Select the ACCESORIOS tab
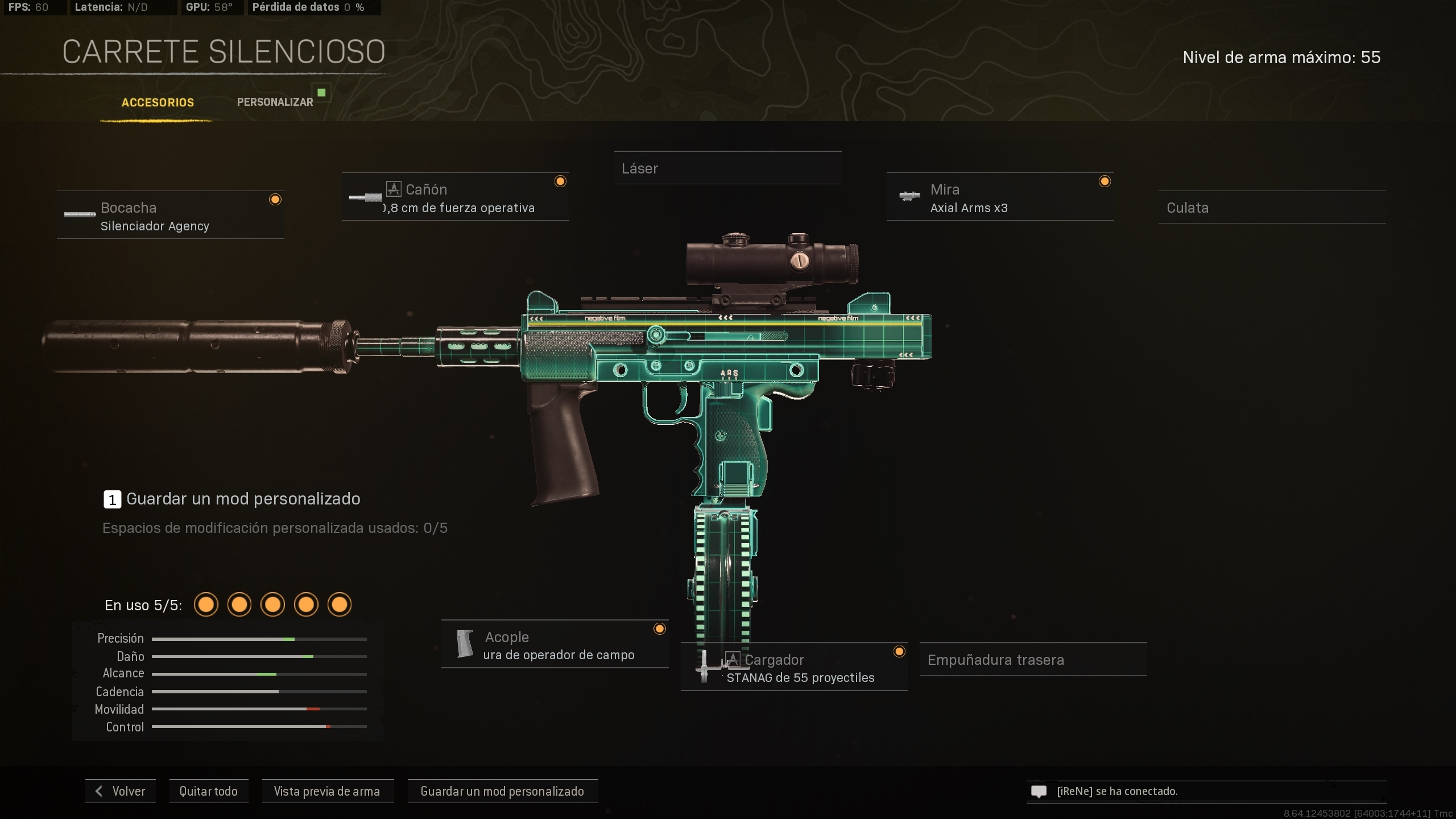The image size is (1456, 819). pyautogui.click(x=158, y=103)
